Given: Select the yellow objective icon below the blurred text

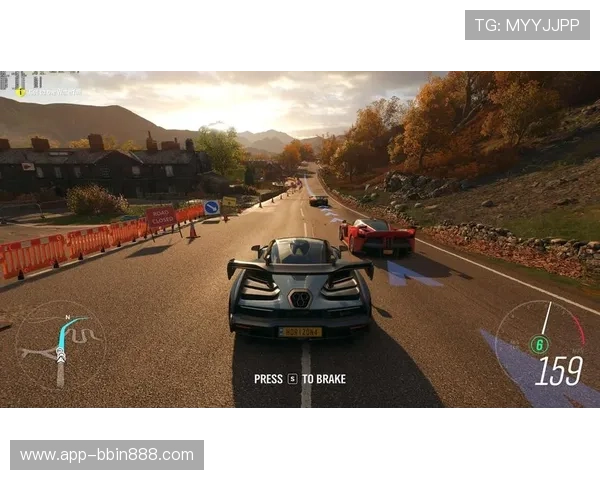Looking at the screenshot, I should [20, 92].
